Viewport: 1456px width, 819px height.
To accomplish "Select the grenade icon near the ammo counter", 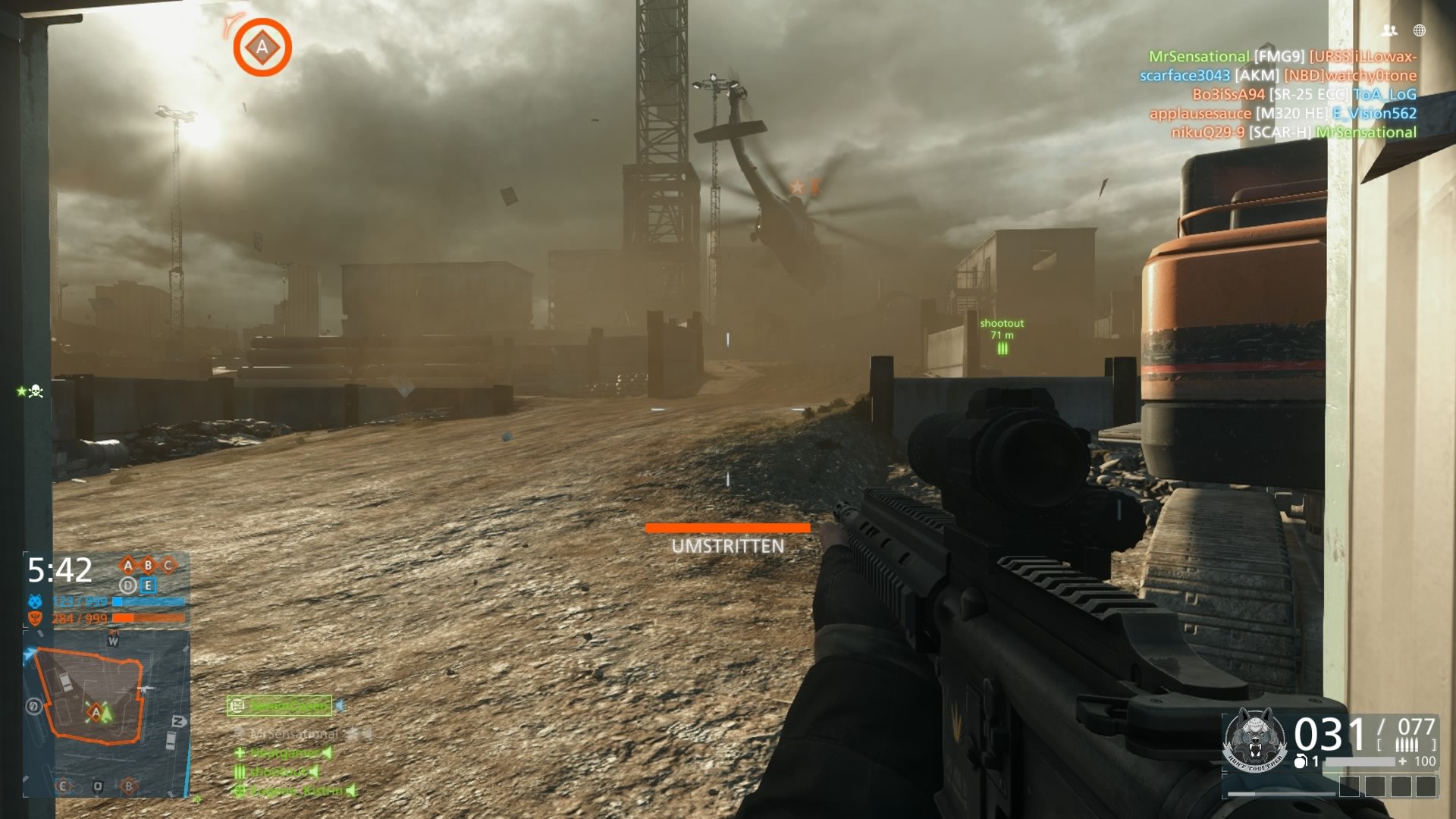I will pos(1301,761).
